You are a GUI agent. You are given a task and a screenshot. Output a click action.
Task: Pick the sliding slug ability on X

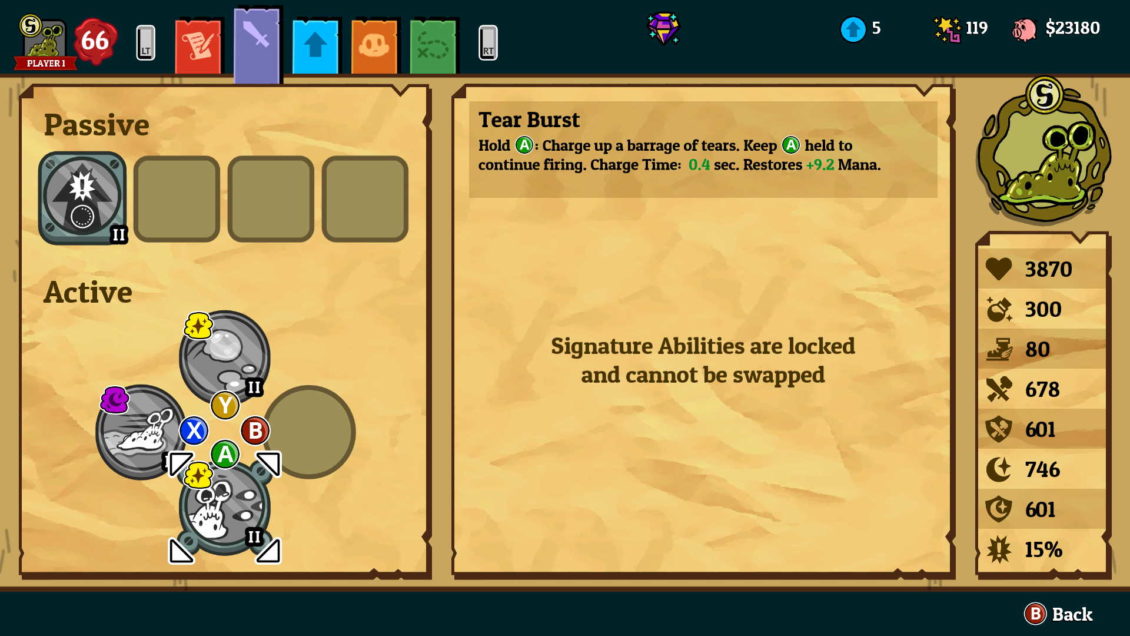click(141, 432)
